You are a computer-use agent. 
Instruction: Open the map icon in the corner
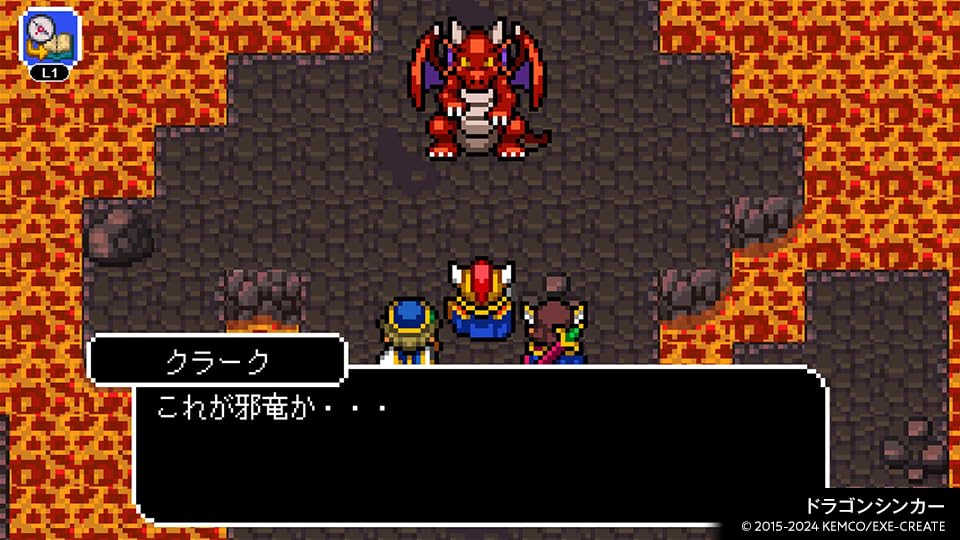coord(49,38)
